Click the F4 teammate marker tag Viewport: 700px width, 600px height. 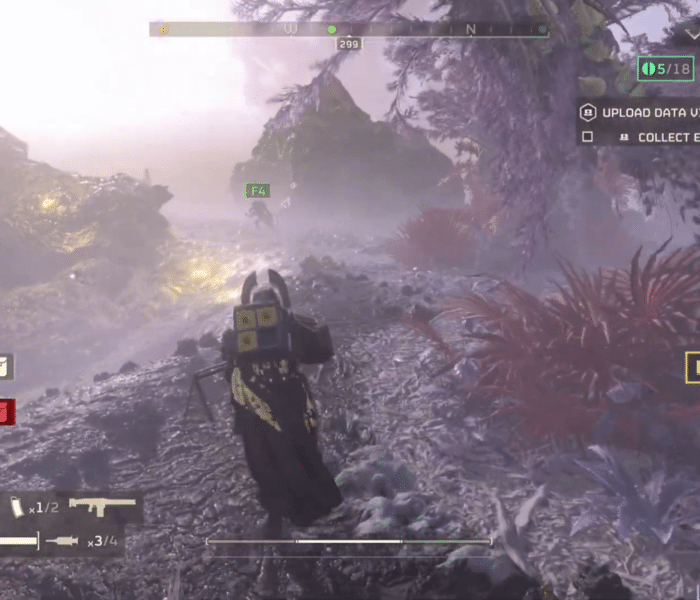click(258, 190)
